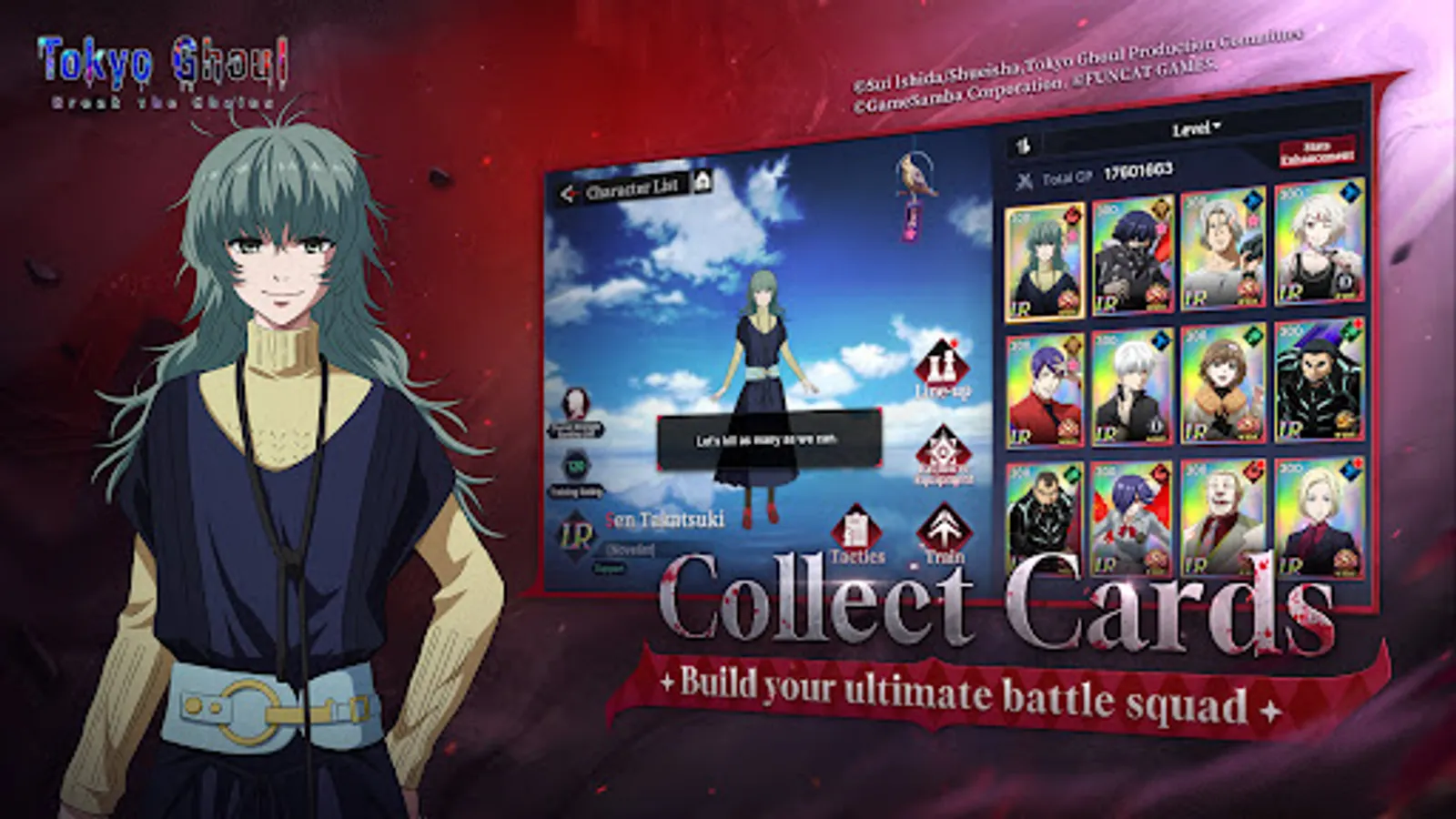Open the Exclusive Equipment diamond icon
The image size is (1456, 819).
point(945,450)
